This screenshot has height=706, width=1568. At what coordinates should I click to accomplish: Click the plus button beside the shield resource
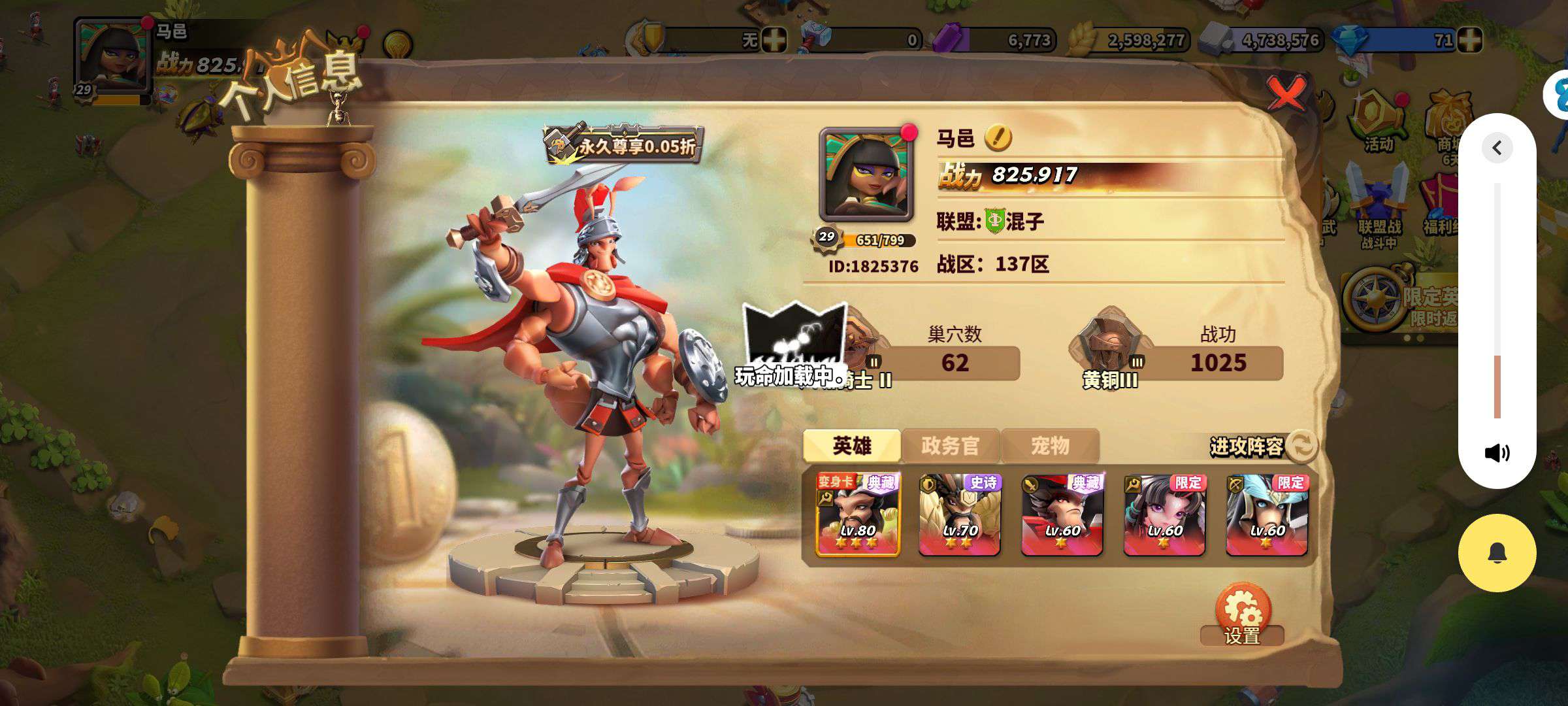(x=774, y=41)
